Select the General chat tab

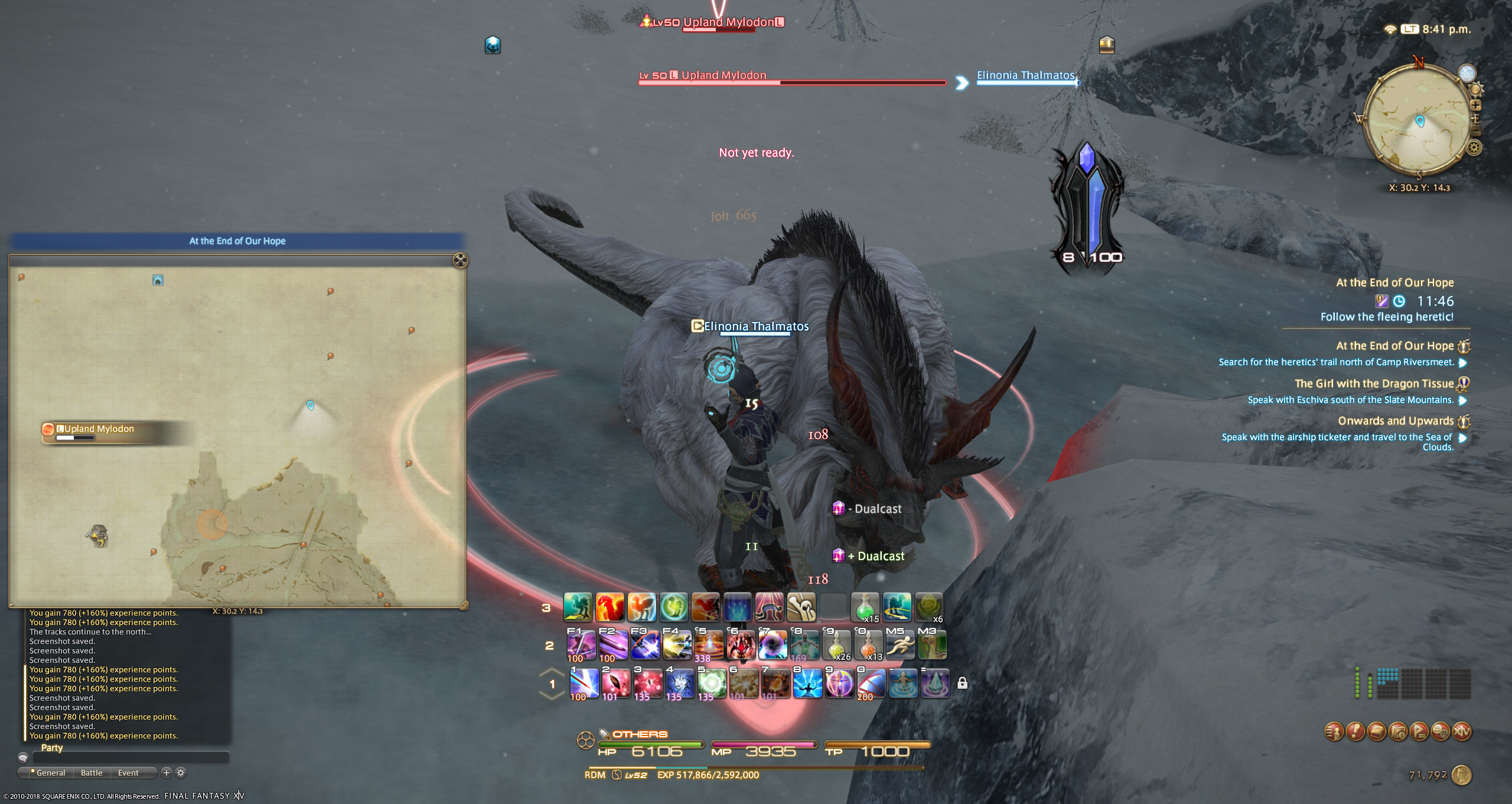tap(50, 773)
